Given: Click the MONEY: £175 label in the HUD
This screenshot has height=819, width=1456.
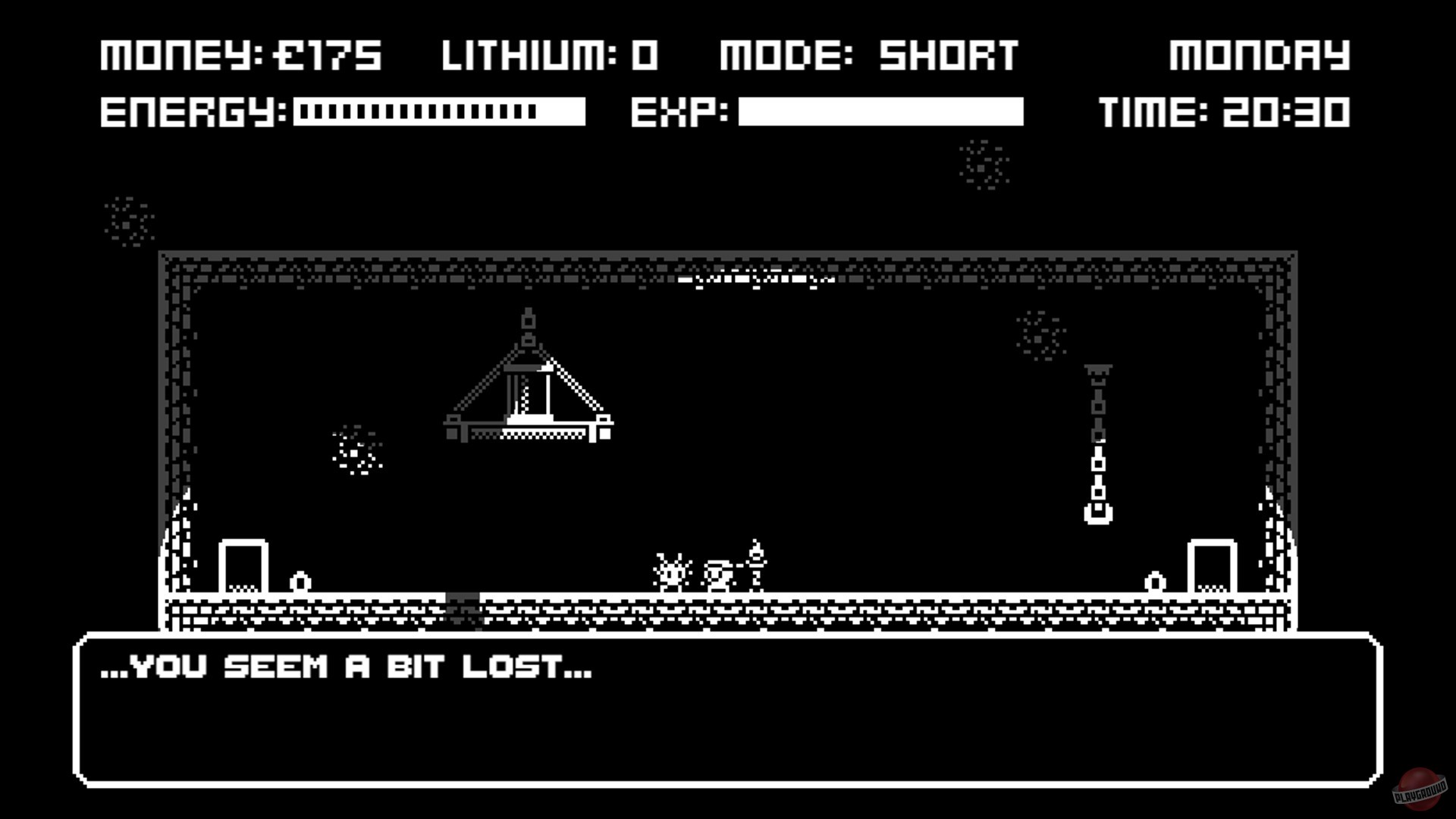Looking at the screenshot, I should (x=240, y=55).
